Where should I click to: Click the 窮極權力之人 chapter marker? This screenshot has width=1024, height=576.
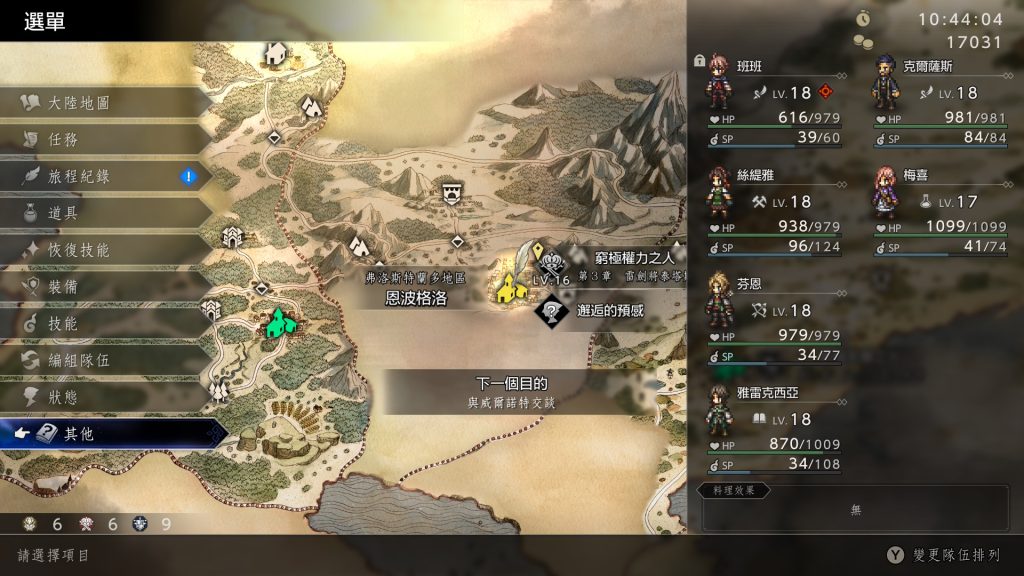click(x=552, y=262)
